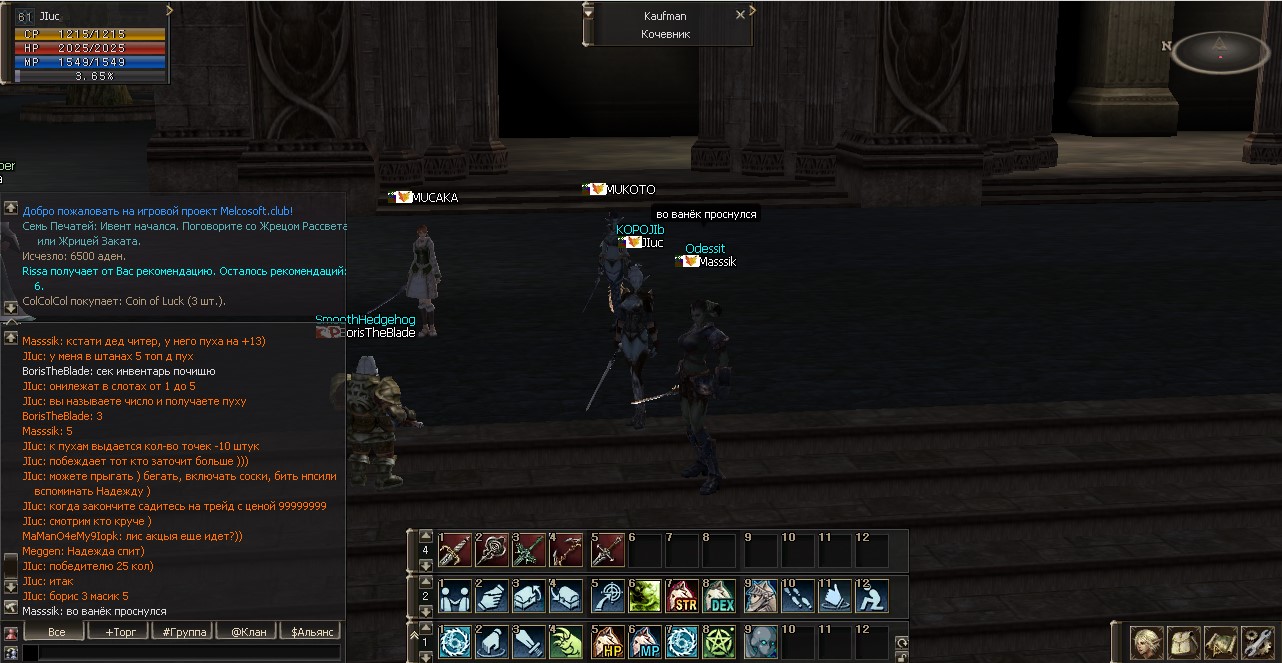This screenshot has height=663, width=1282.
Task: Use the DEX wolf buff hotbar icon
Action: 720,596
